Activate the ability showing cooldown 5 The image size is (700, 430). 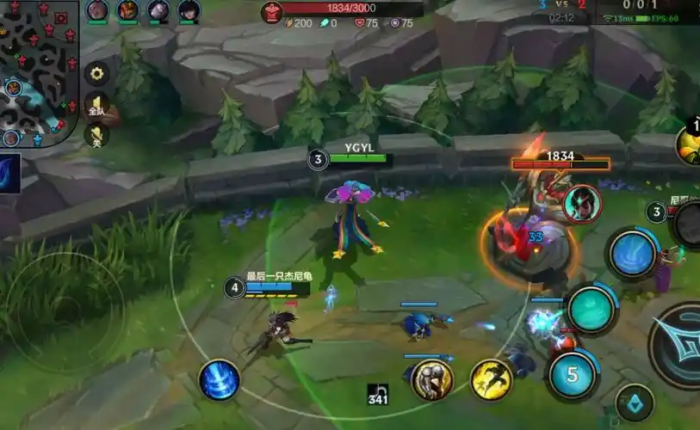click(573, 376)
